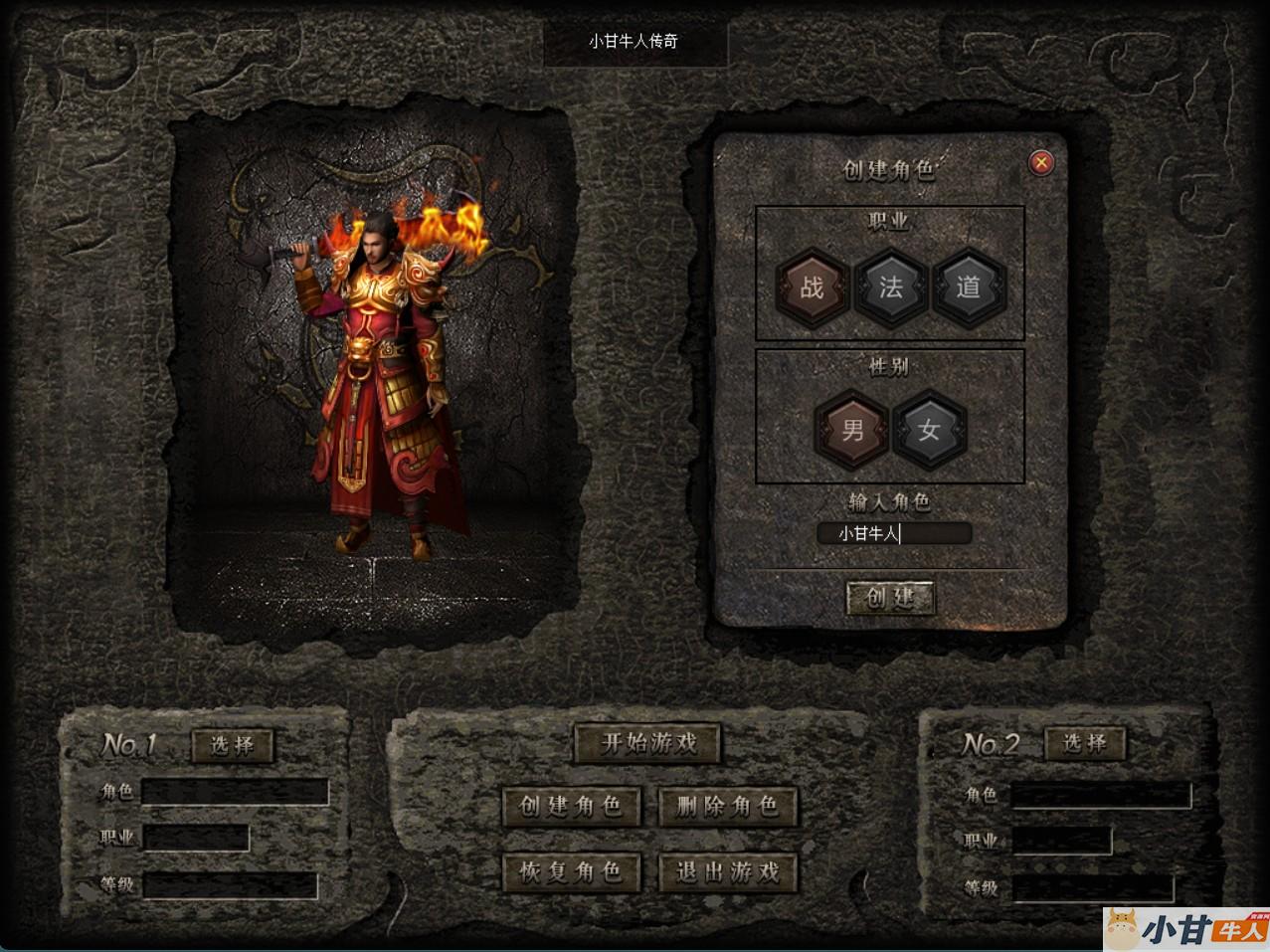
Task: Select character slot No.1 with 选择
Action: (232, 745)
